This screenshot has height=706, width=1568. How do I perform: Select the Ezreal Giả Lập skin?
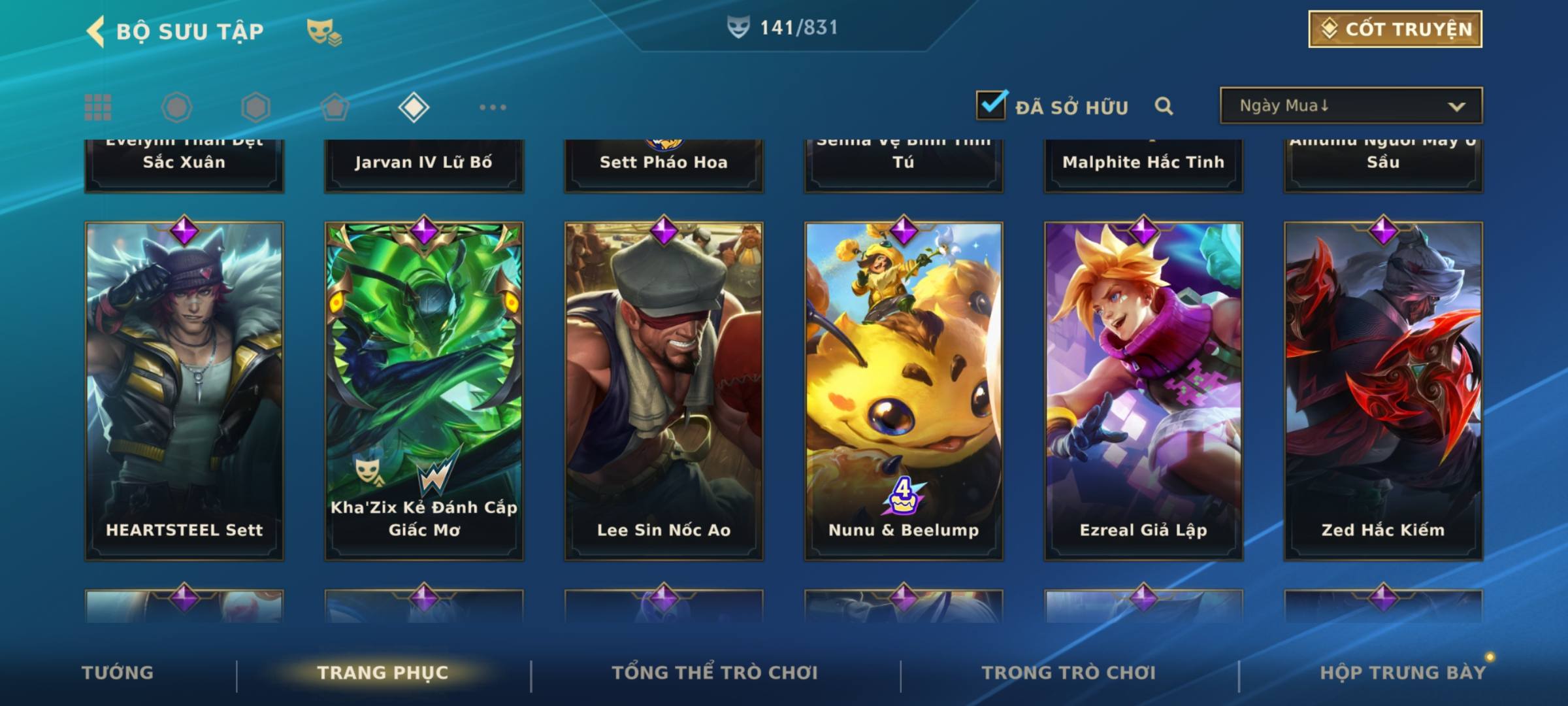[1143, 391]
